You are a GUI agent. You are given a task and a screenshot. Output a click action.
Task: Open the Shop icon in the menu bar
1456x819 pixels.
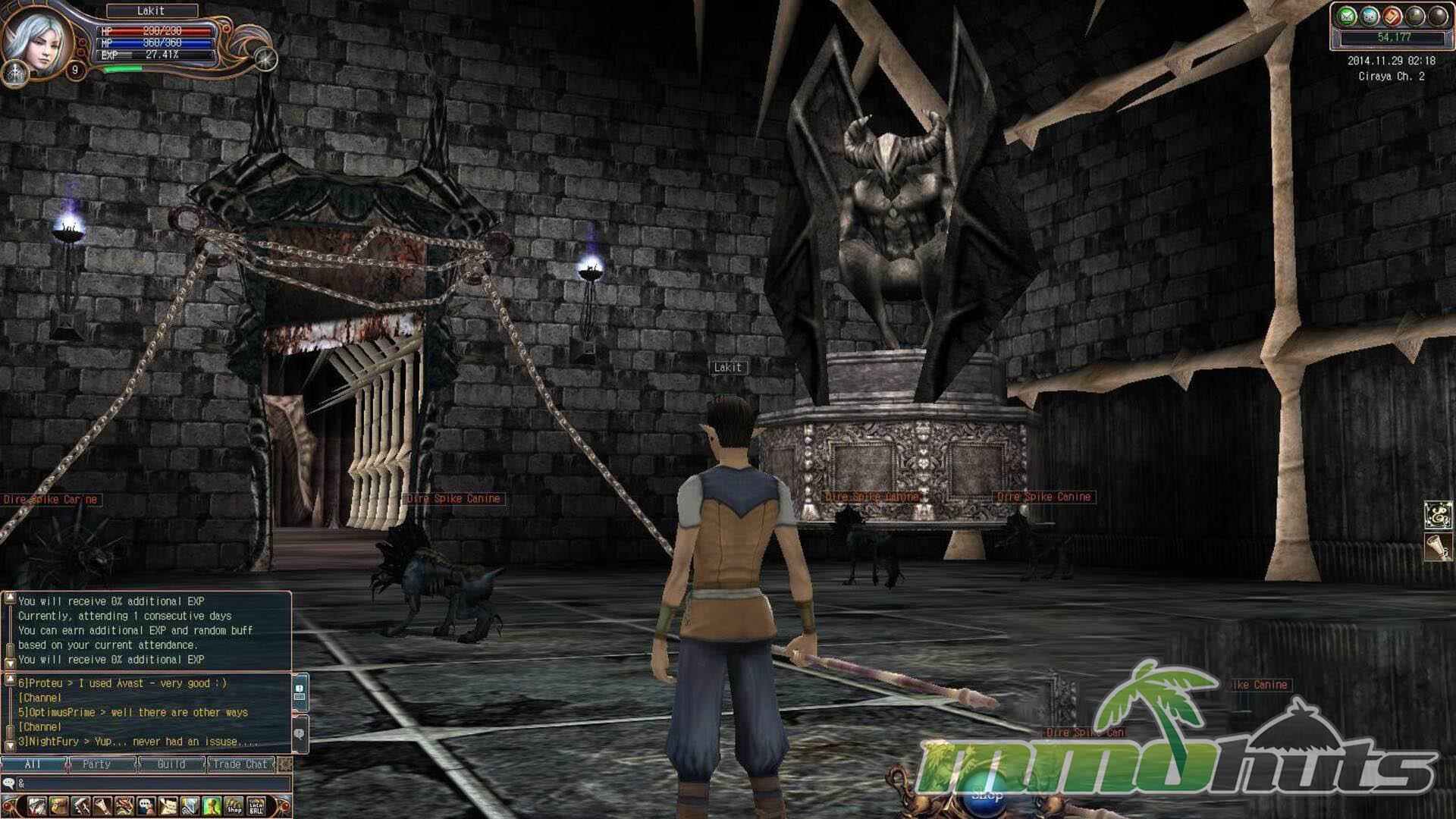coord(234,806)
